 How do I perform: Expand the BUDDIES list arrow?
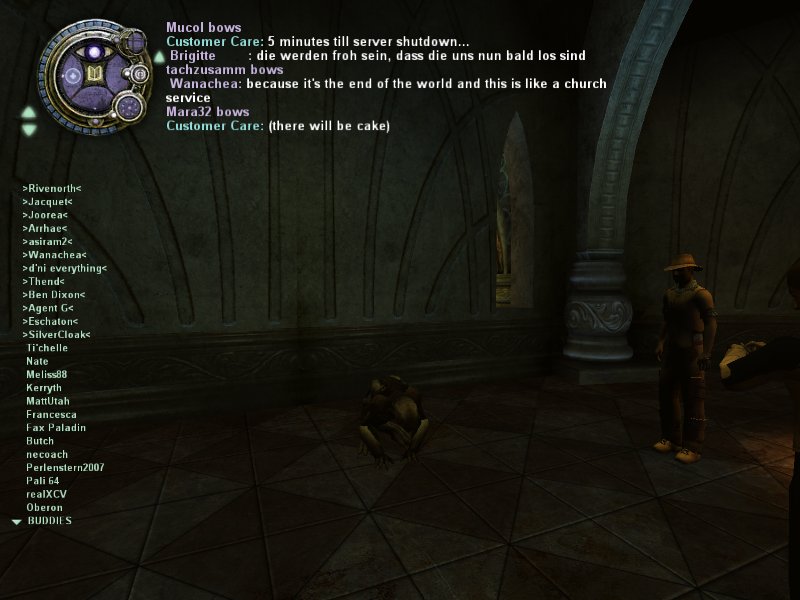[16, 522]
